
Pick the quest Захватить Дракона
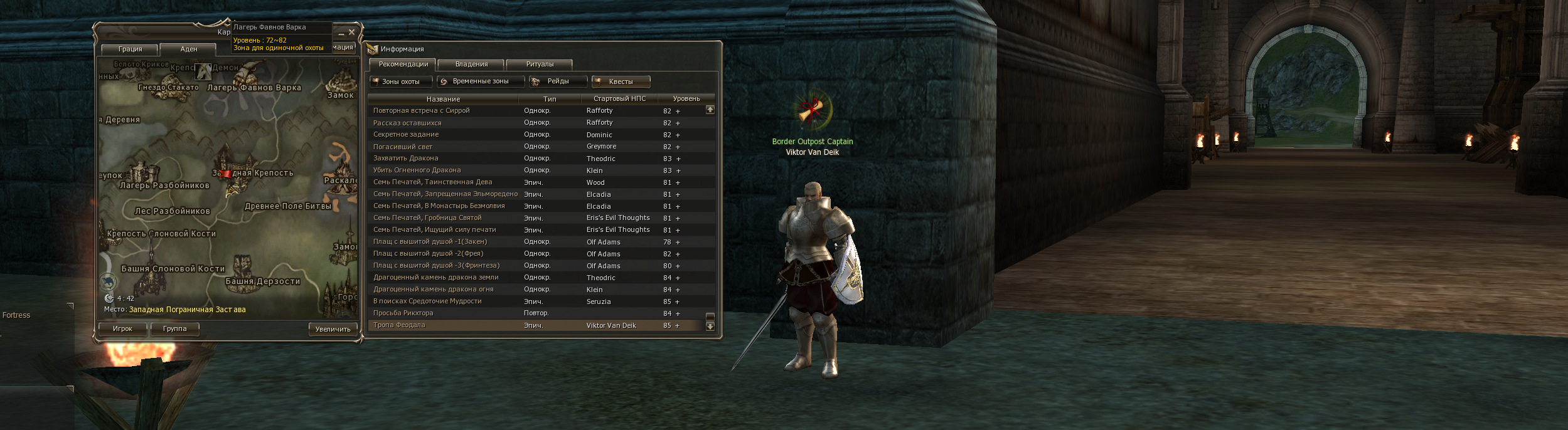(405, 159)
